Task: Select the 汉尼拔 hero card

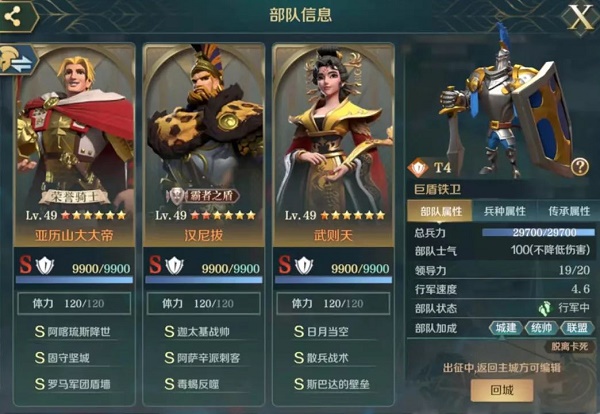Action: tap(204, 150)
